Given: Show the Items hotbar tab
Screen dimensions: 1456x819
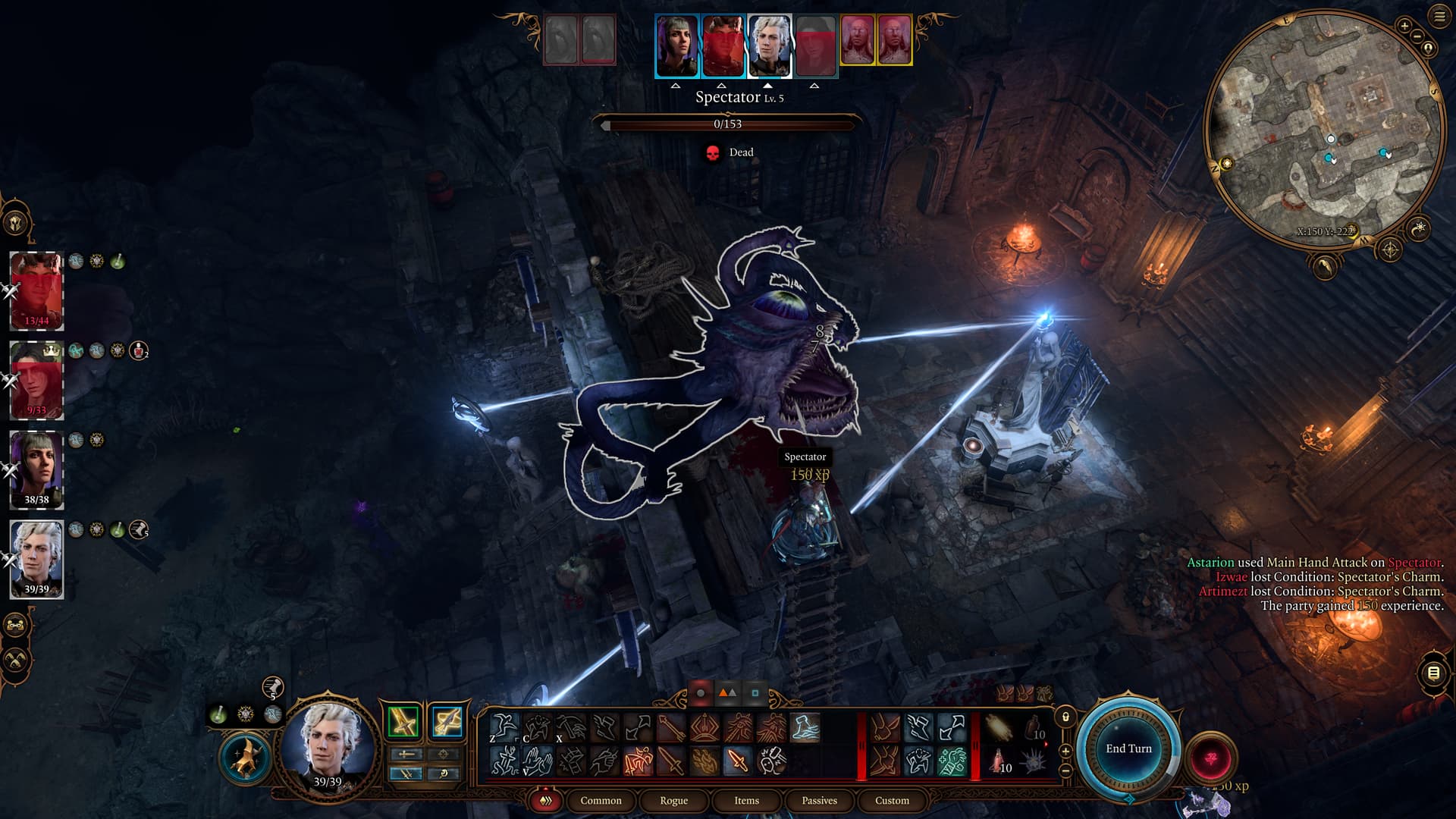Looking at the screenshot, I should tap(746, 800).
